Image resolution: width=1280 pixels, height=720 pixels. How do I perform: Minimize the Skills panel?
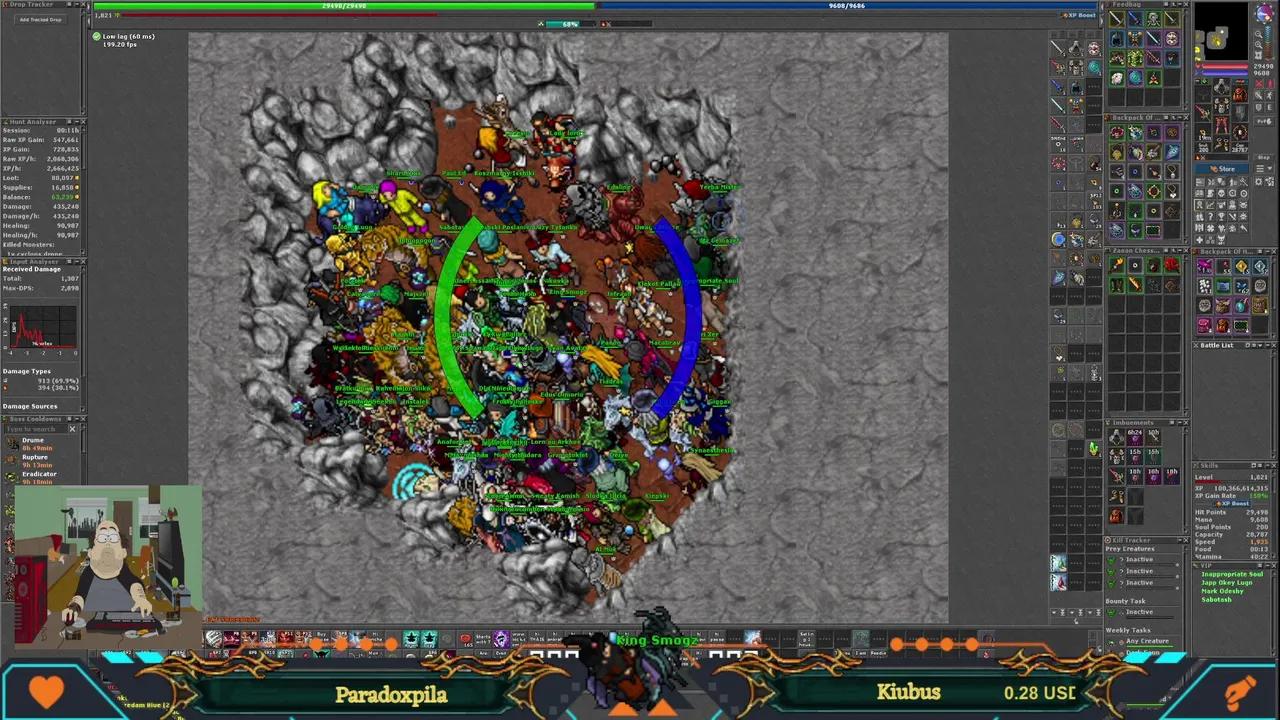1267,465
